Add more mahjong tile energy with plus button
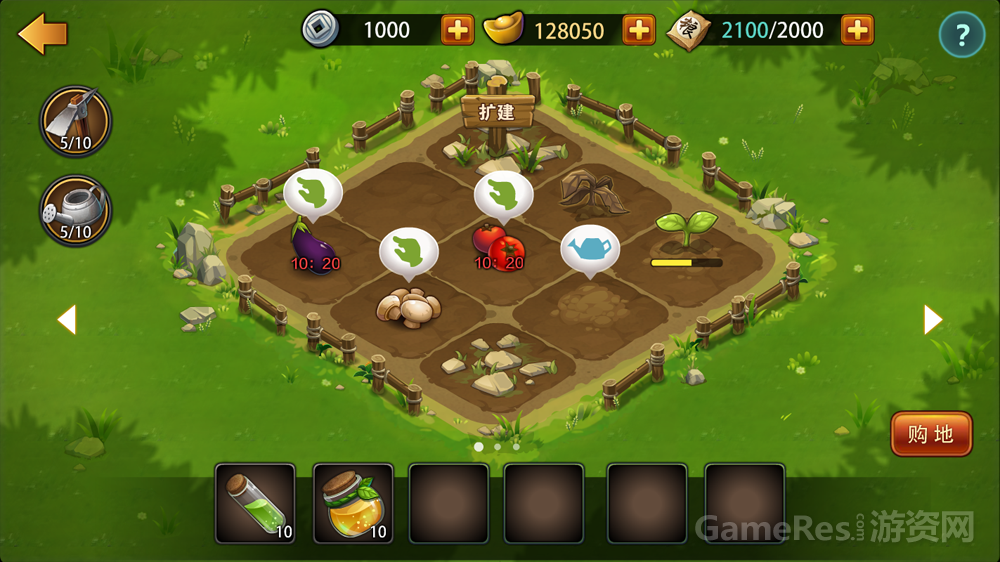 click(x=857, y=30)
